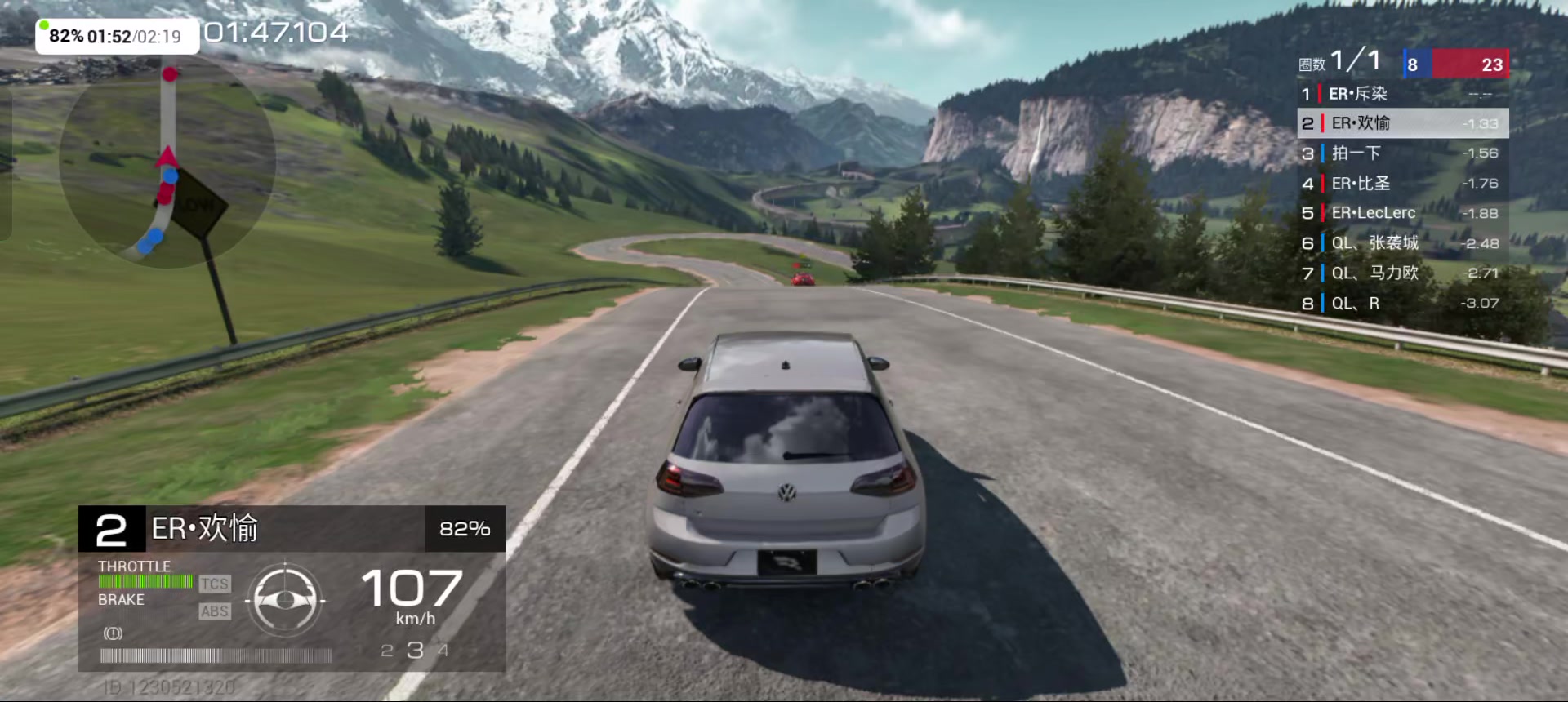The width and height of the screenshot is (1568, 702).
Task: Click the recording progress overlay showing 82%
Action: (117, 37)
